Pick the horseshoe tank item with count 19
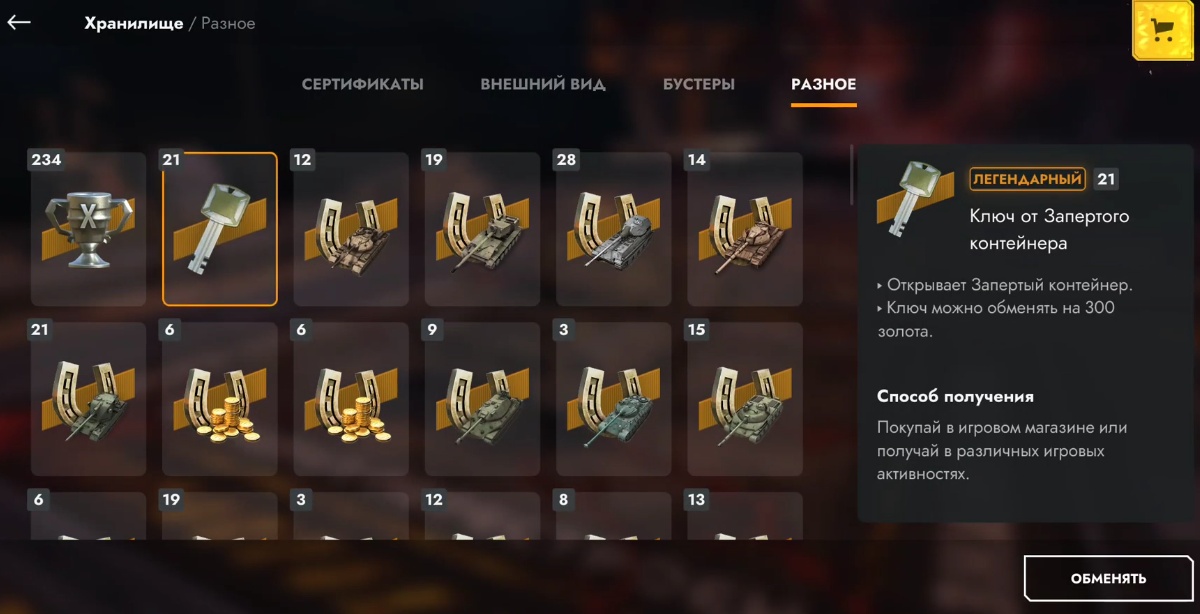This screenshot has width=1200, height=614. [482, 230]
